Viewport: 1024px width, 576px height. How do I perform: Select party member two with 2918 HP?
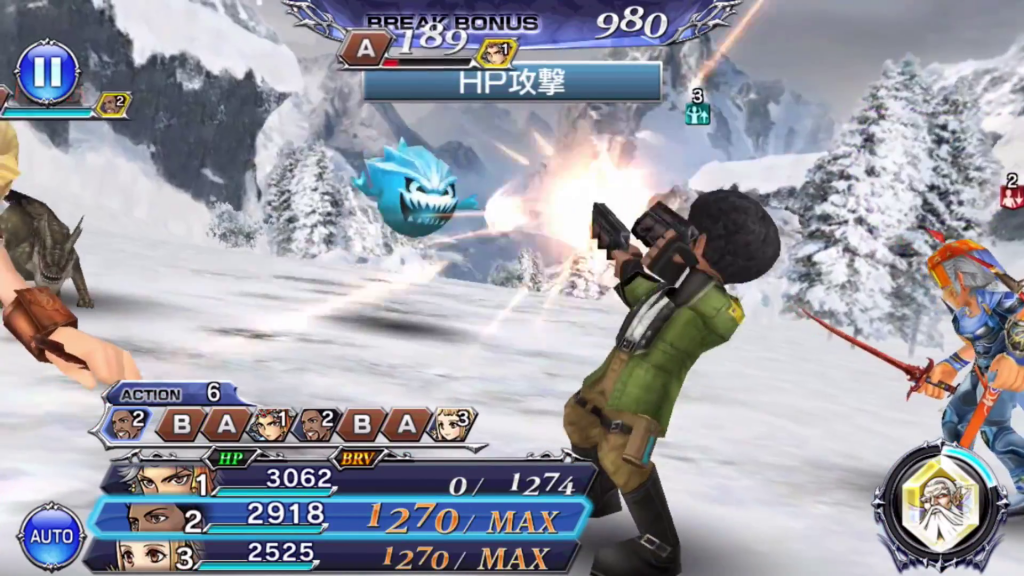(340, 518)
